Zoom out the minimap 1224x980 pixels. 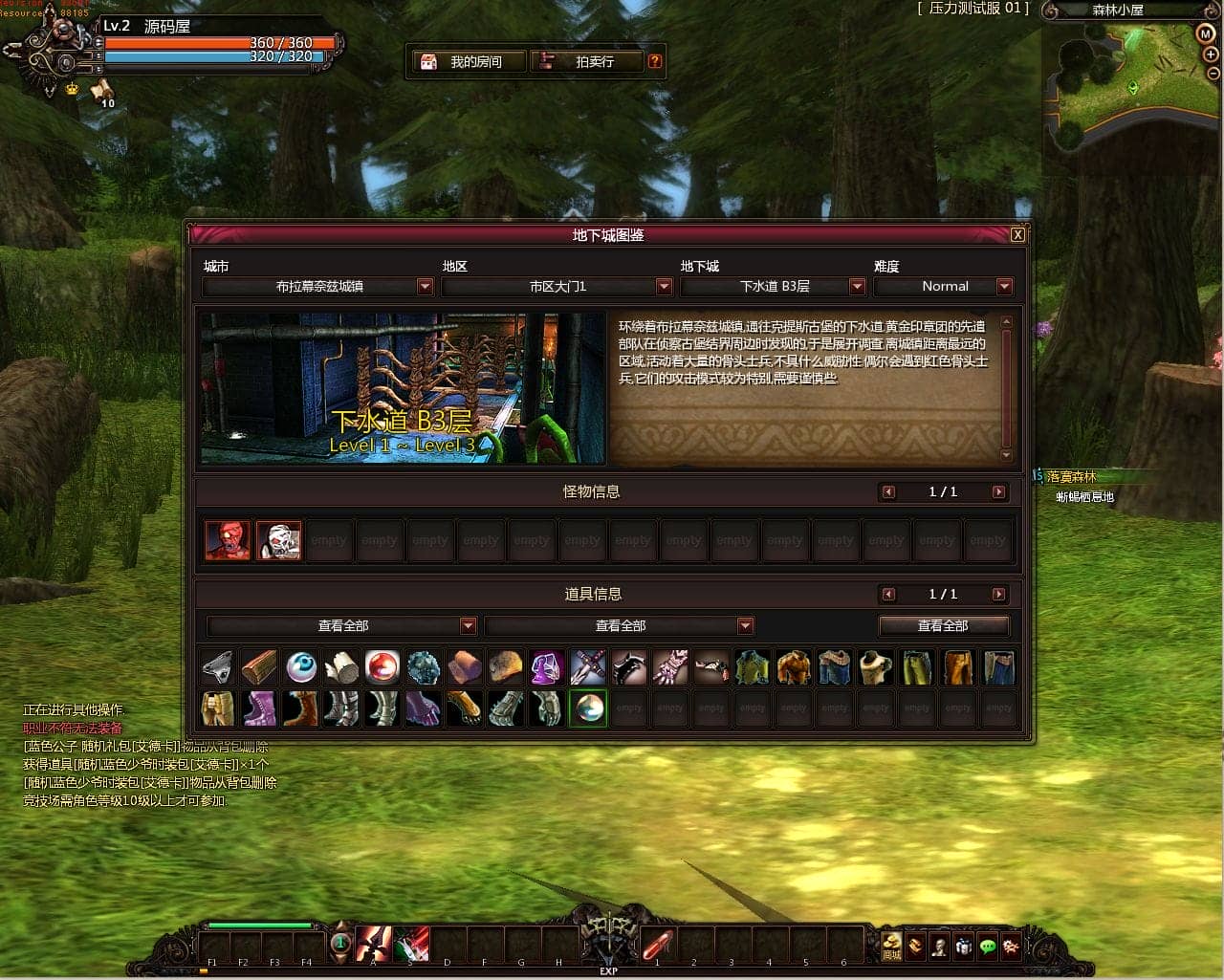pos(1213,74)
